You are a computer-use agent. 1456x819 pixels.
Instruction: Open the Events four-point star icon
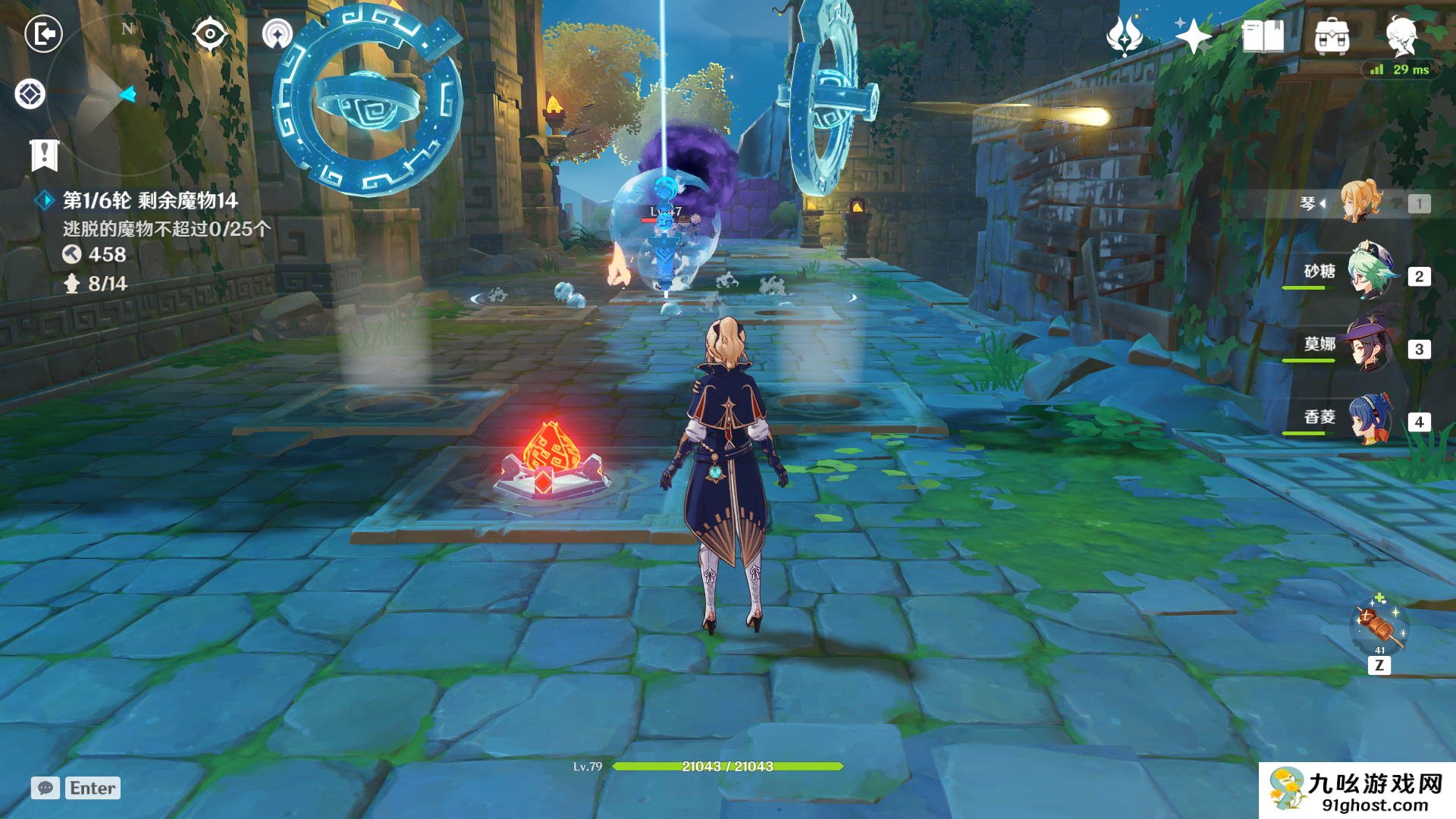click(x=1193, y=36)
